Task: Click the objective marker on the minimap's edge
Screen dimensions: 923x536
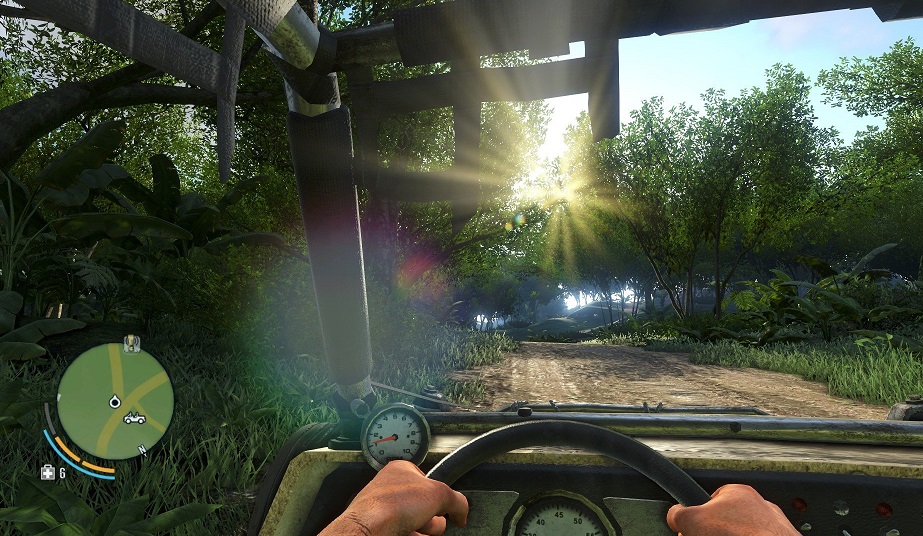Action: 131,345
